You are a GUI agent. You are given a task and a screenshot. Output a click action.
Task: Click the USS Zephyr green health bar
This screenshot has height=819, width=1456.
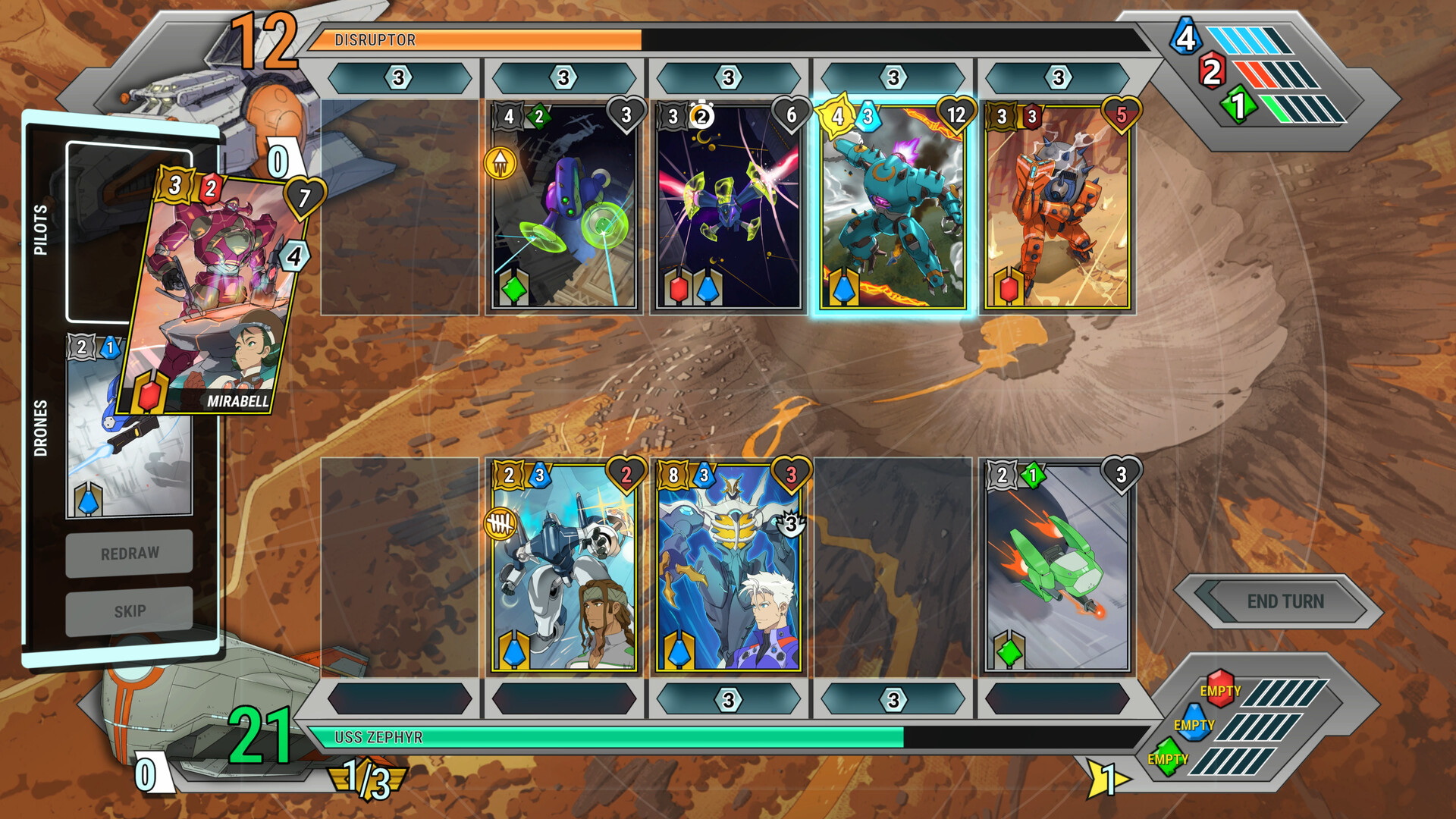tap(607, 736)
